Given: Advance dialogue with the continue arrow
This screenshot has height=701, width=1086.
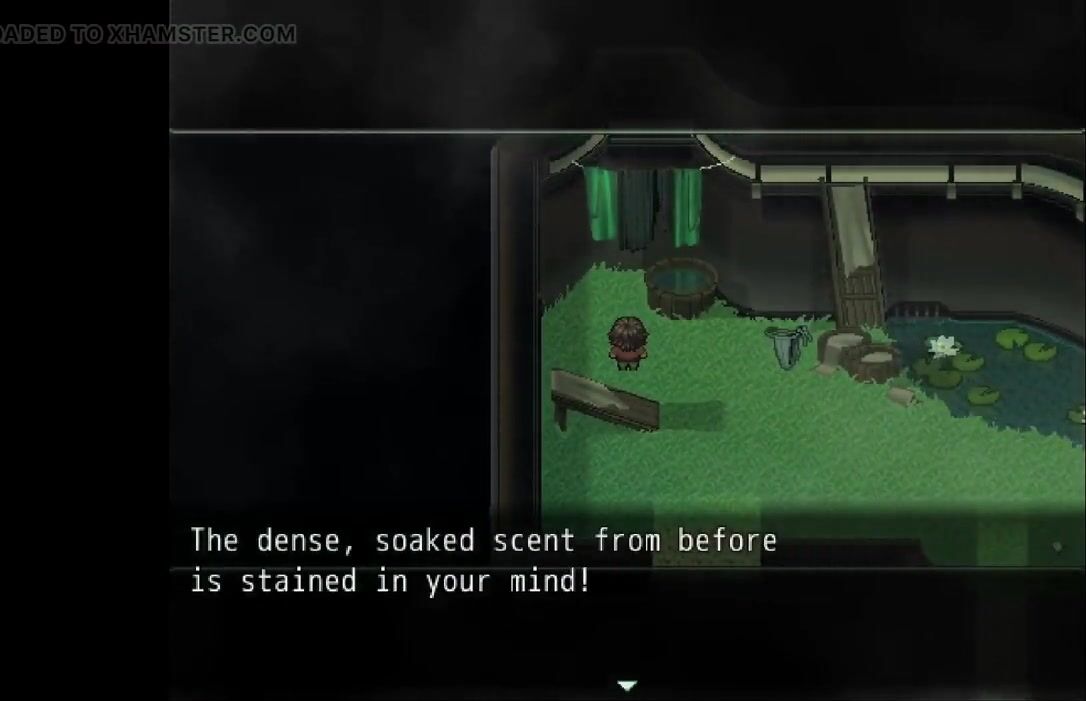Looking at the screenshot, I should [627, 685].
